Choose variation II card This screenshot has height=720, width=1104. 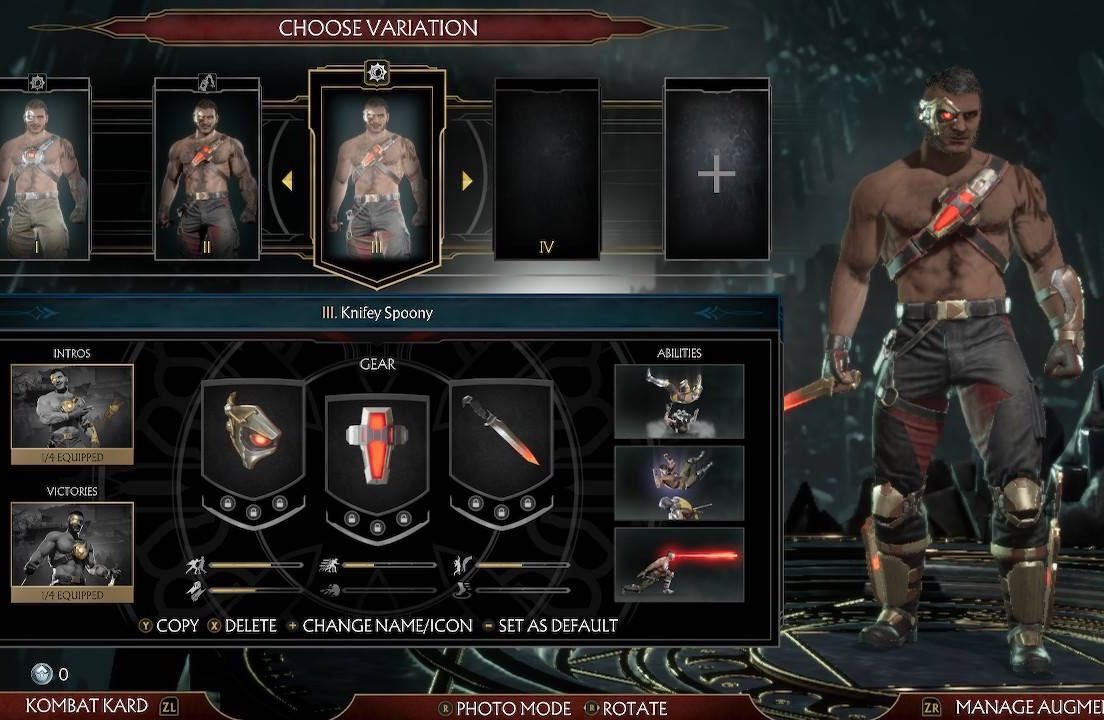[x=207, y=170]
